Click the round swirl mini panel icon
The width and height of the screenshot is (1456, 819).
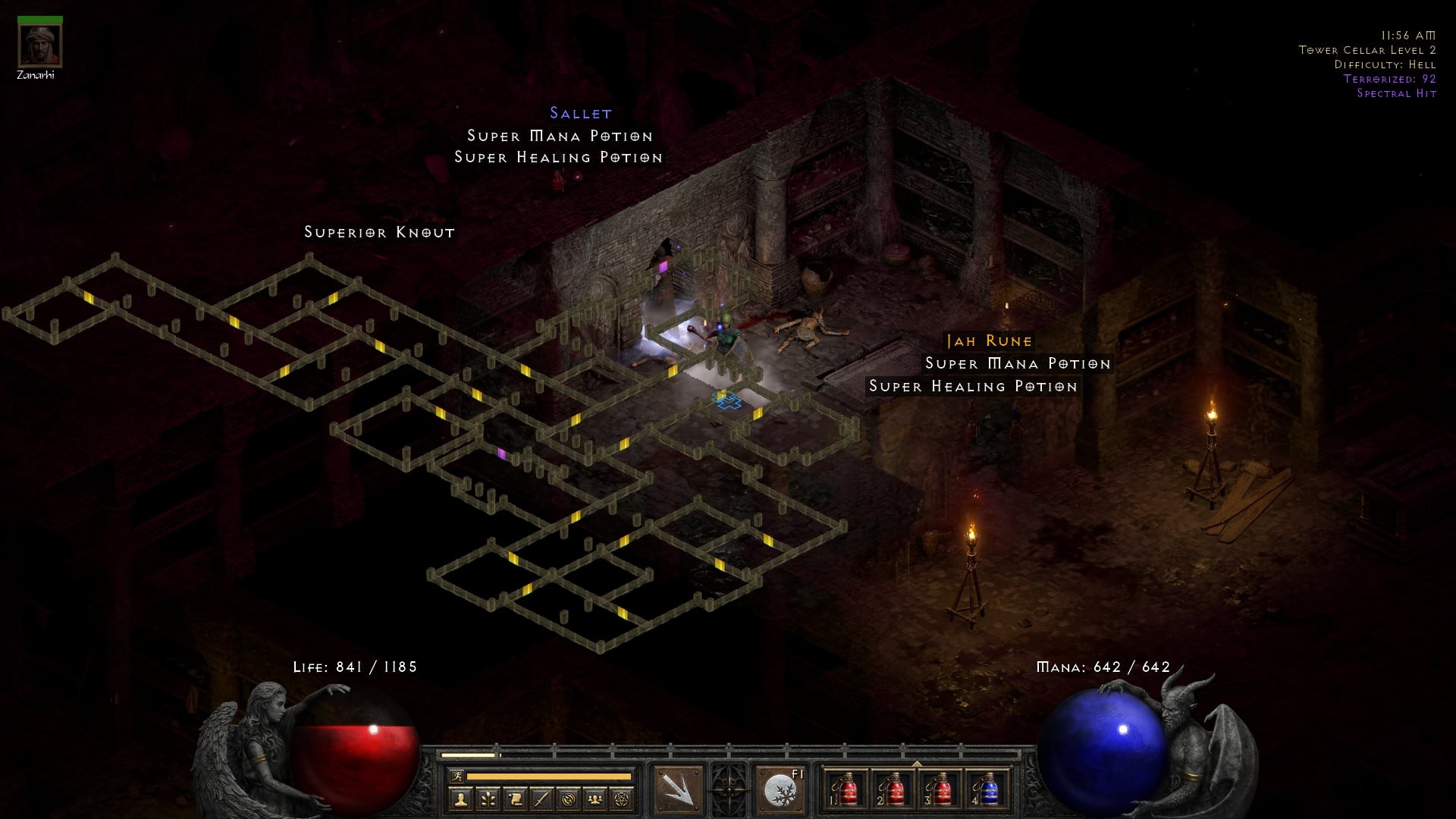(x=569, y=799)
